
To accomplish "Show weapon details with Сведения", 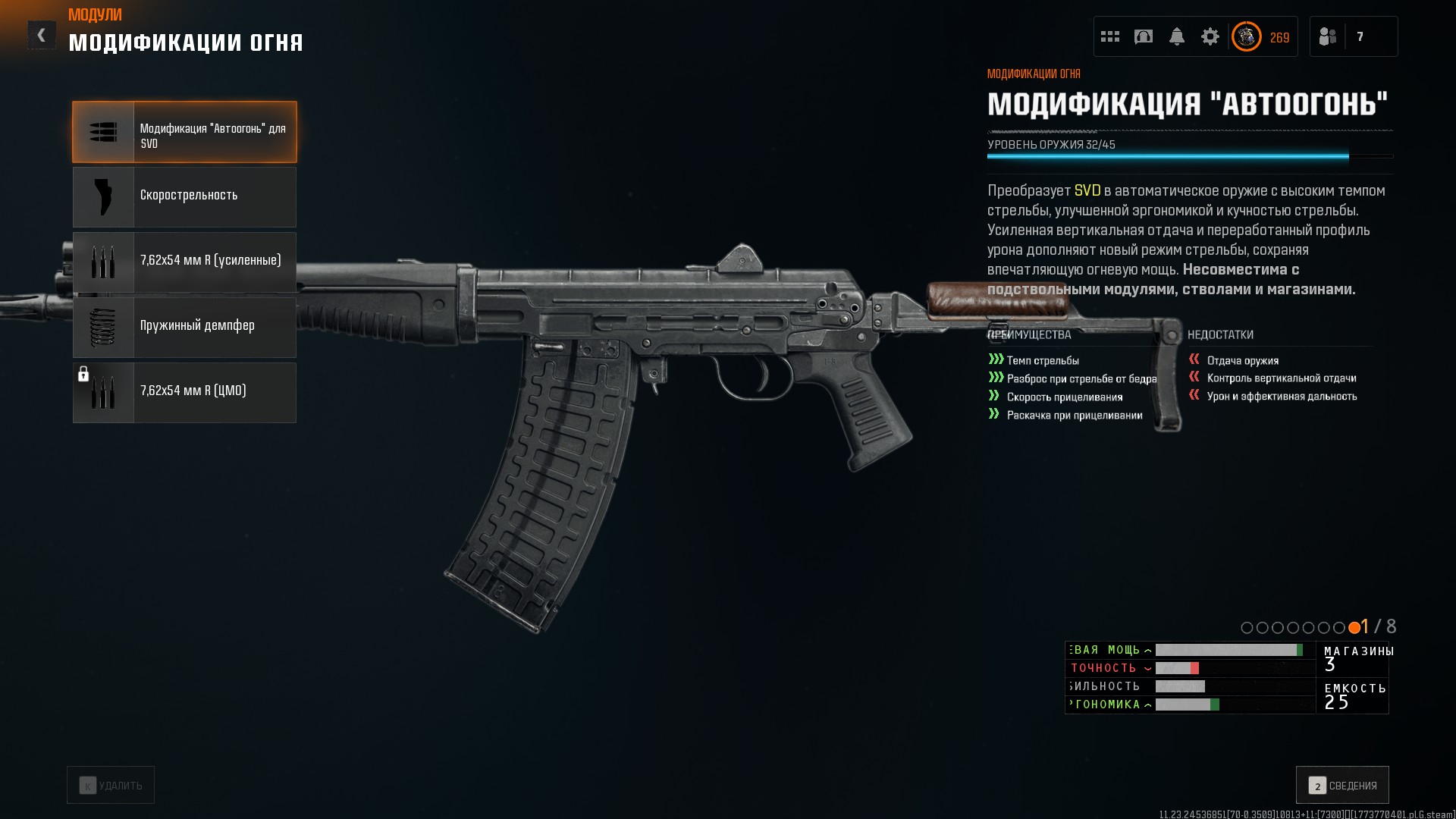I will [x=1342, y=785].
